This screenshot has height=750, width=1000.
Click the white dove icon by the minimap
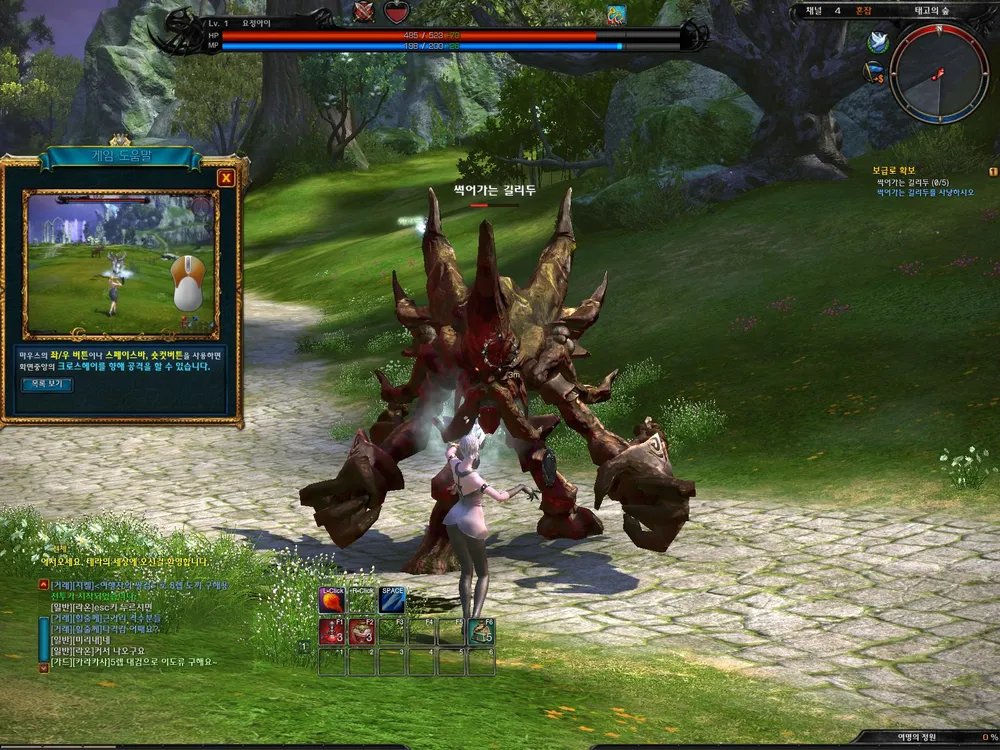[880, 42]
